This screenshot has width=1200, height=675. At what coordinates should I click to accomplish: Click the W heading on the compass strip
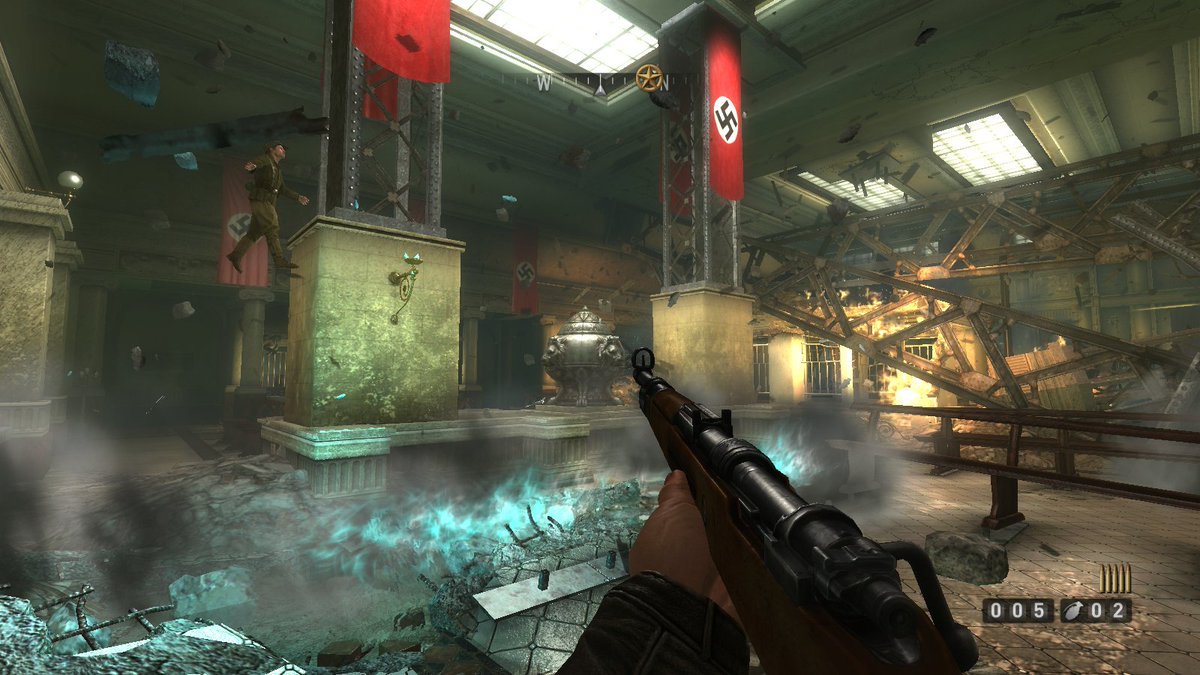[543, 85]
